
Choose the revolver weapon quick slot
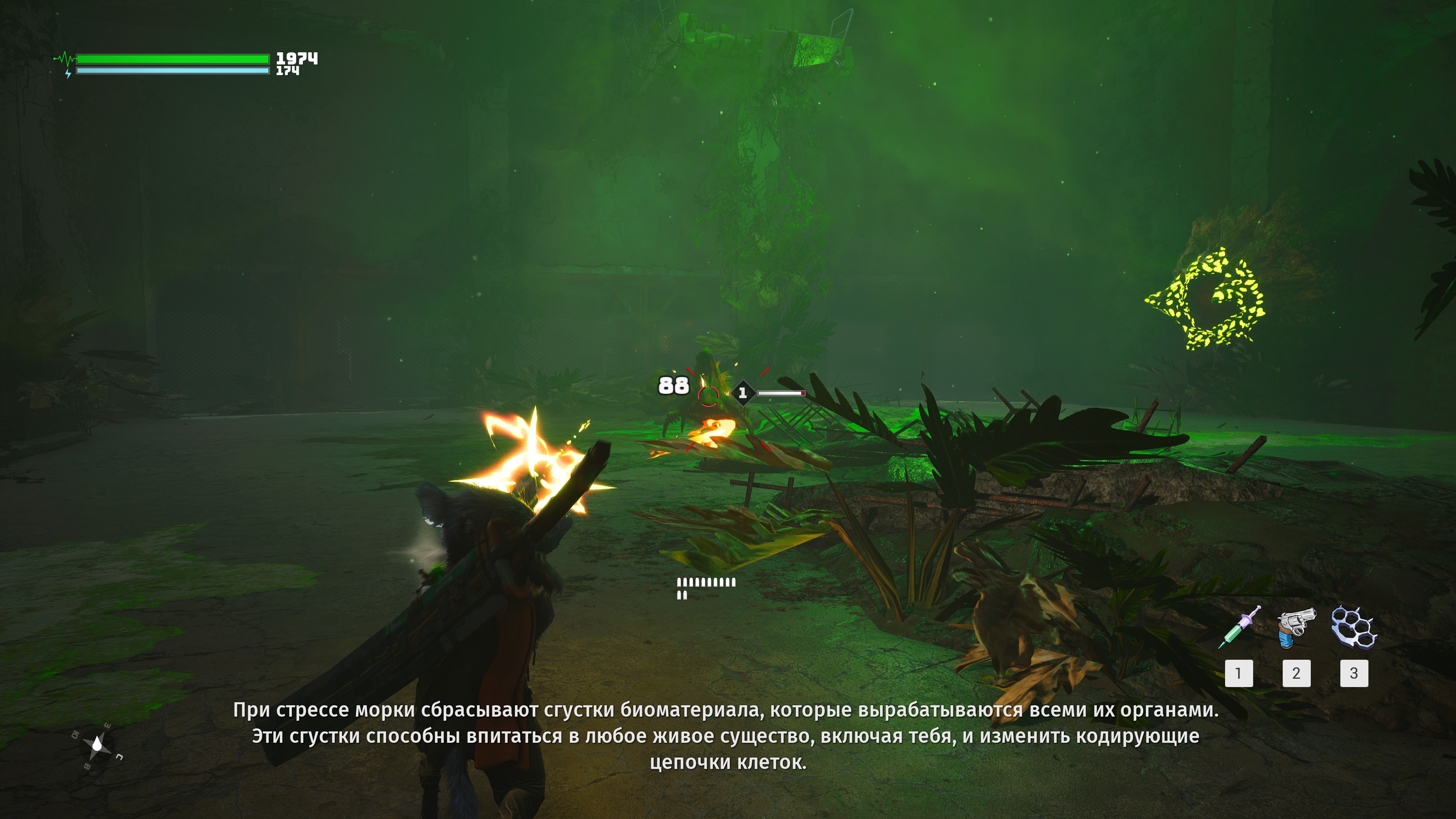coord(1296,627)
